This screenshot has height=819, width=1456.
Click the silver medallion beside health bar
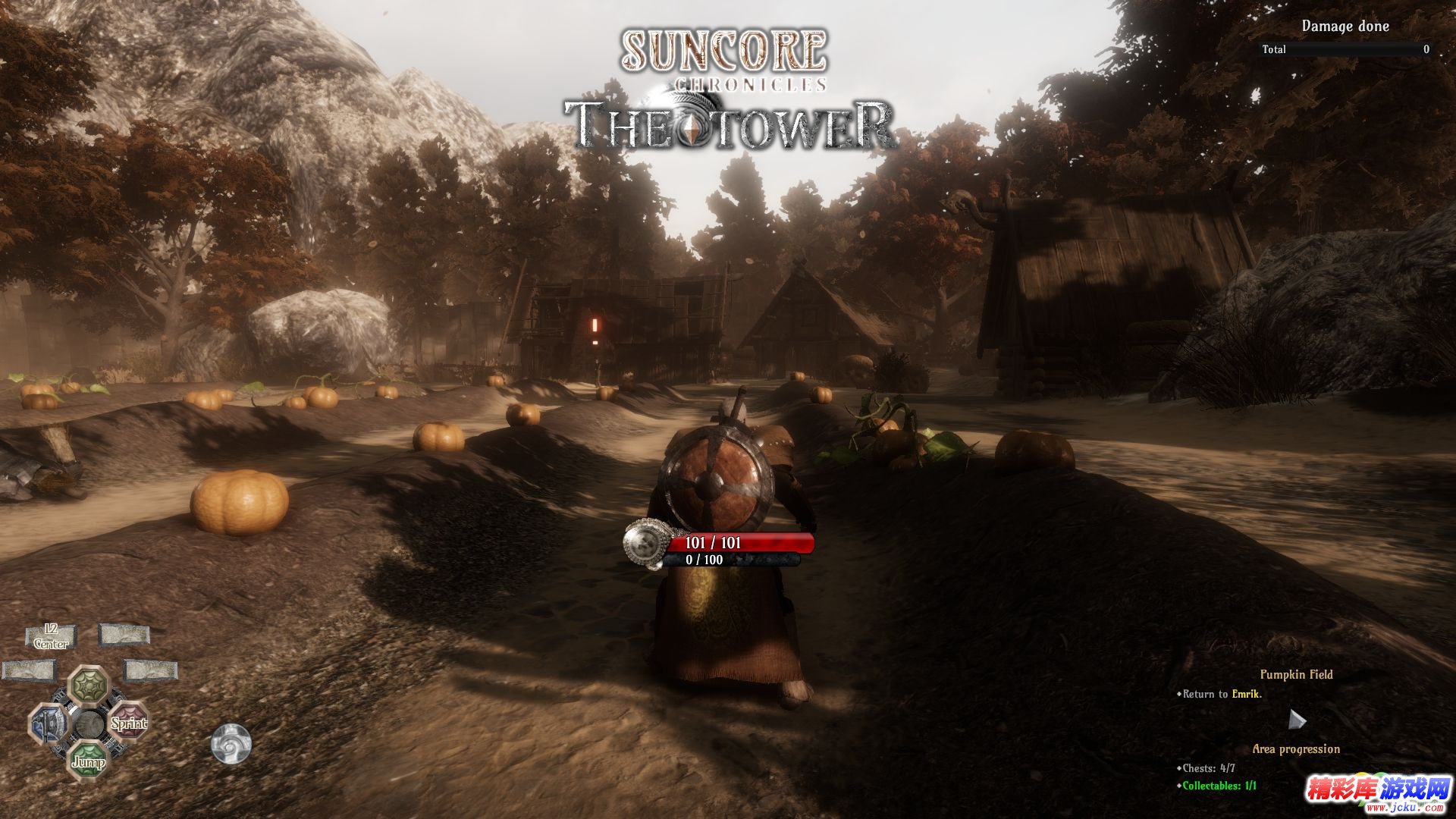pyautogui.click(x=645, y=543)
